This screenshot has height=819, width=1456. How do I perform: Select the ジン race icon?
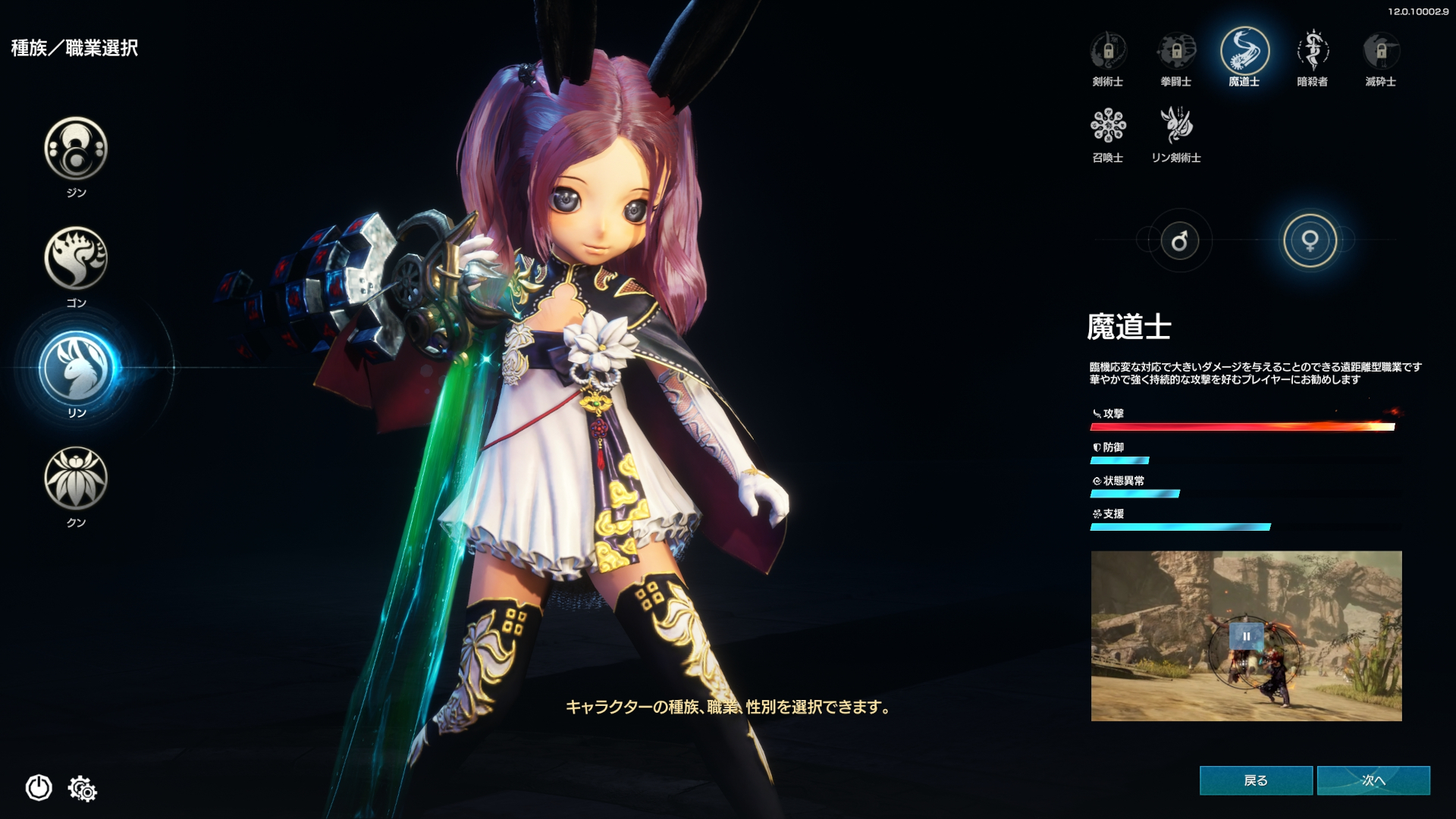tap(76, 148)
